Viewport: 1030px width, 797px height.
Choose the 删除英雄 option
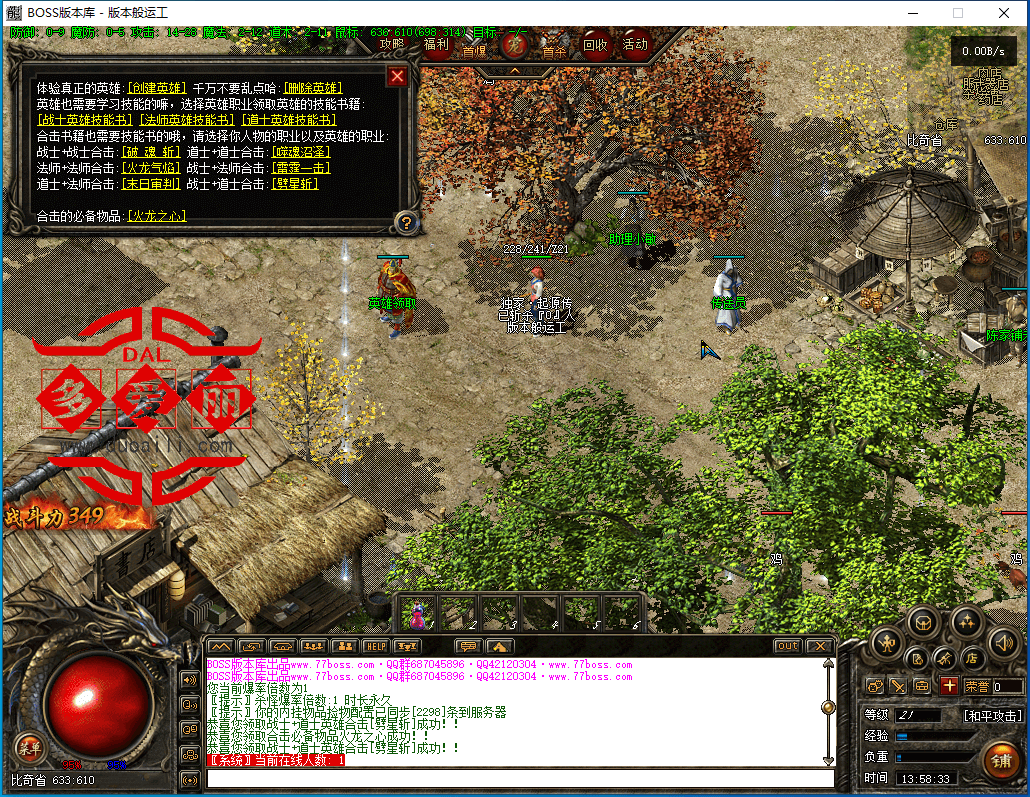(x=313, y=88)
